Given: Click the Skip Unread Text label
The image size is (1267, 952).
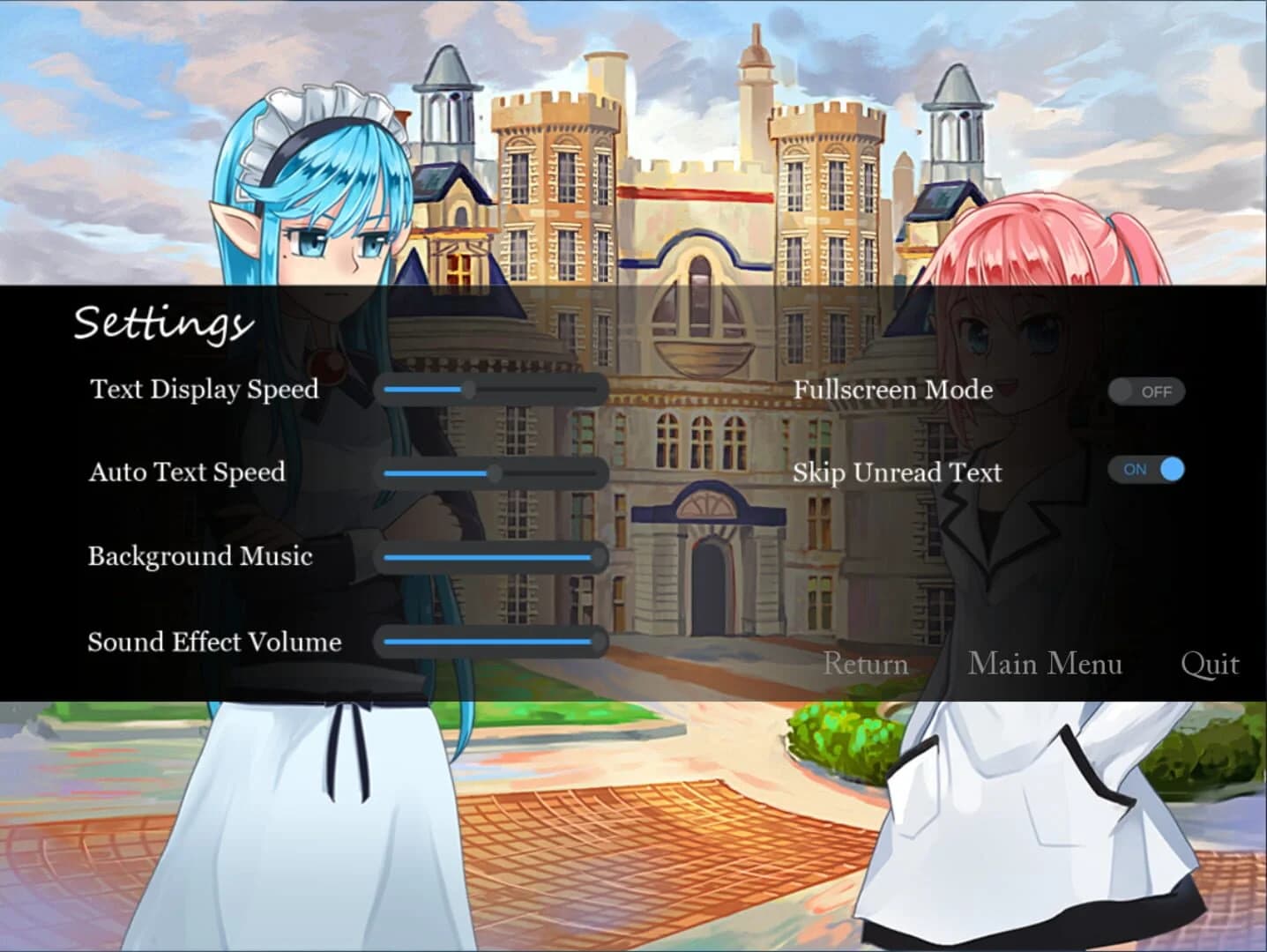Looking at the screenshot, I should pos(897,472).
